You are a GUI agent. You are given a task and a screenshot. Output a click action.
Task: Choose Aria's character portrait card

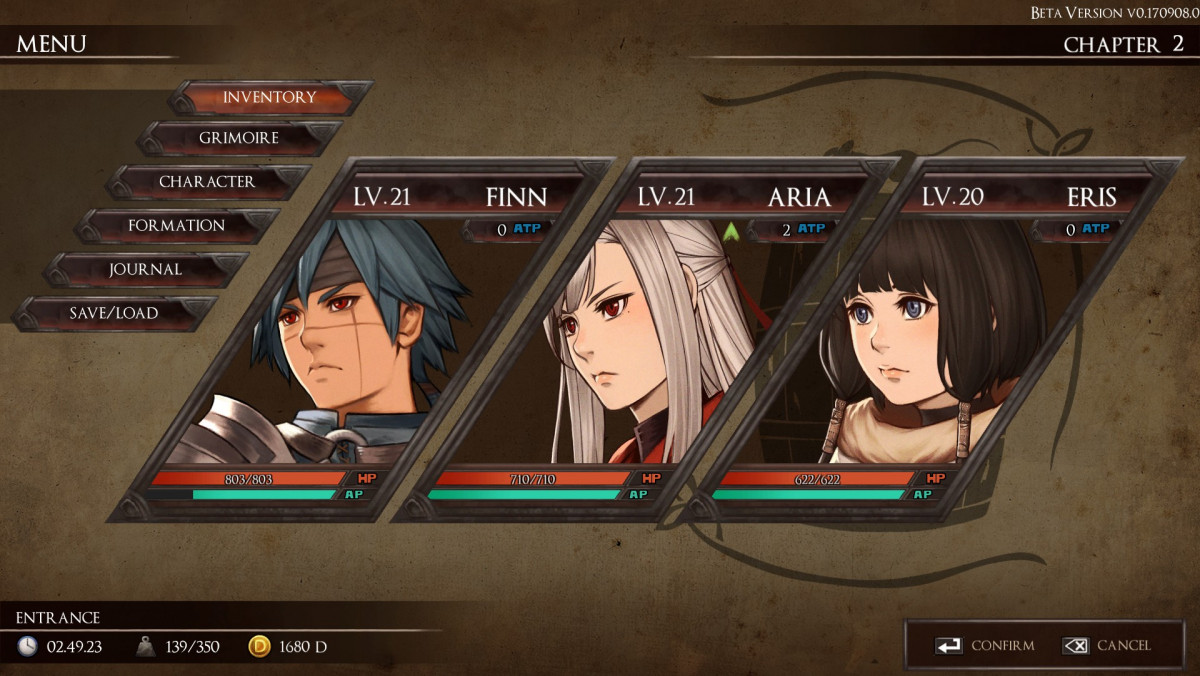[x=640, y=340]
